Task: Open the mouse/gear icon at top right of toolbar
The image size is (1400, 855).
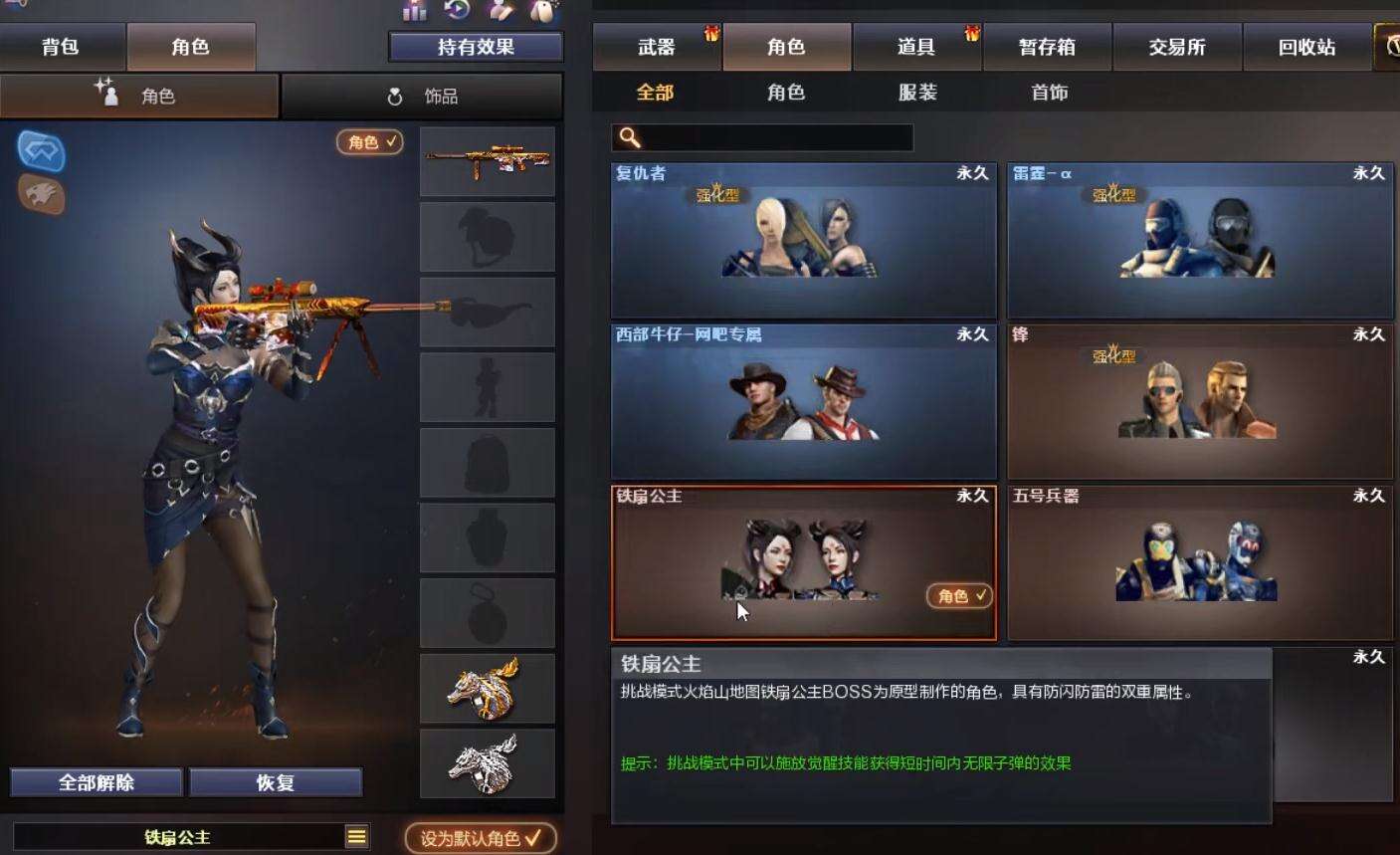Action: pyautogui.click(x=542, y=10)
